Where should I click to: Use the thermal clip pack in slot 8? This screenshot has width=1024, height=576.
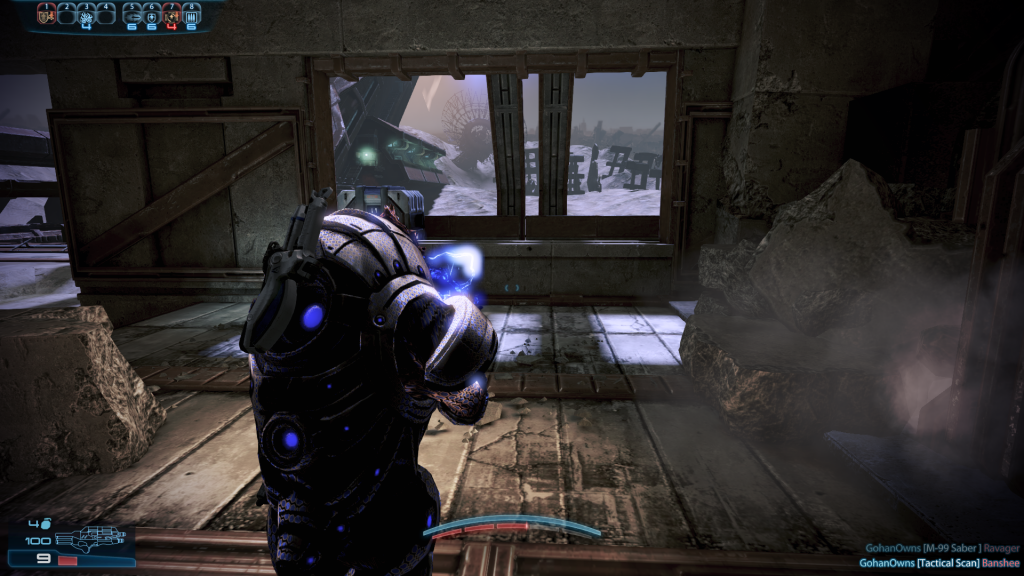click(191, 14)
